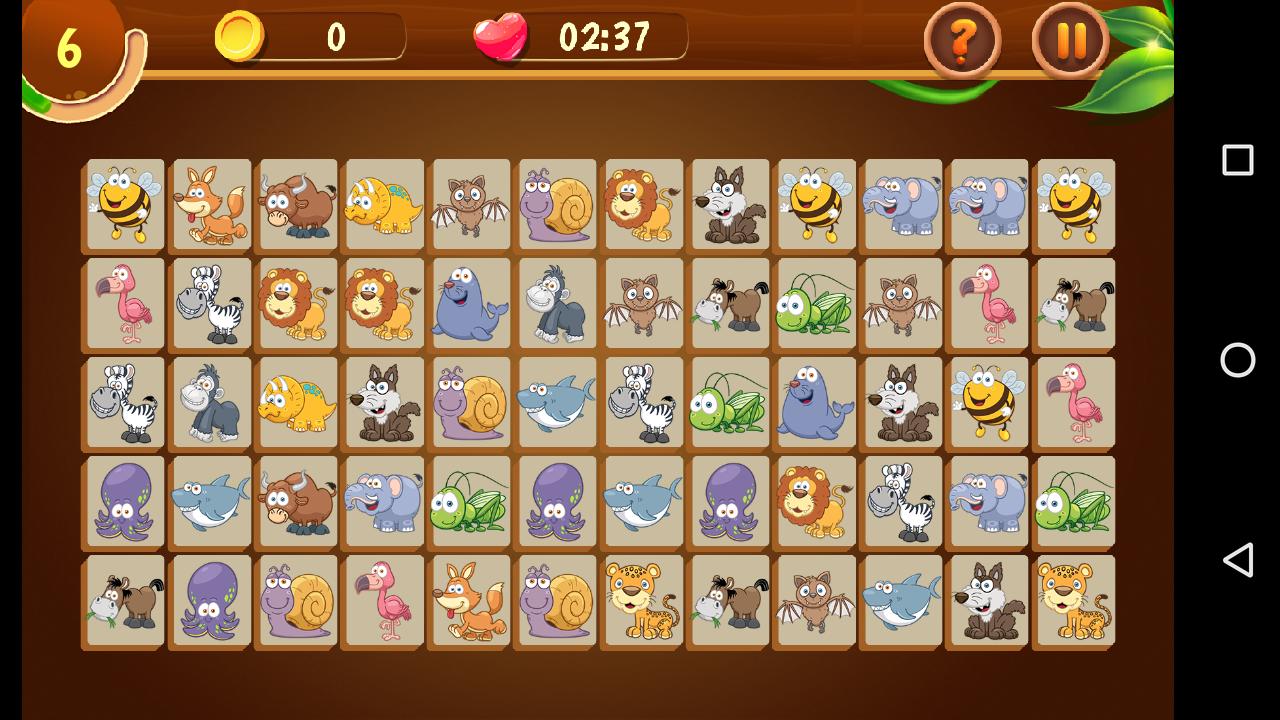Pause the game with the pause button

point(1070,41)
